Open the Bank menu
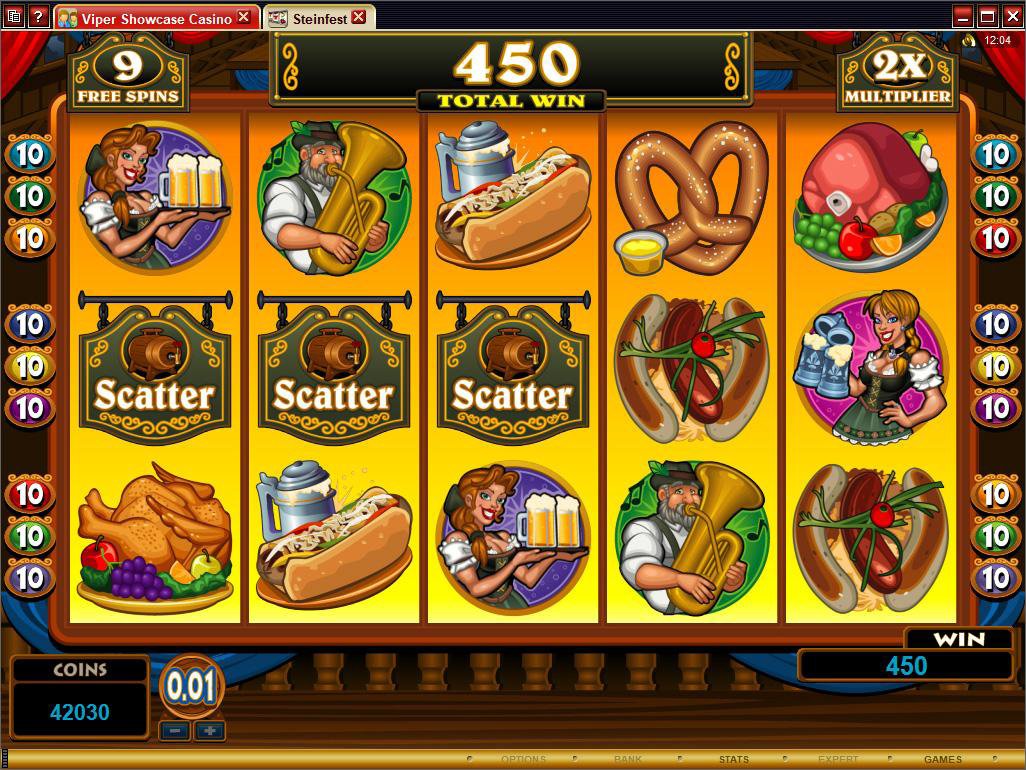This screenshot has height=770, width=1026. click(628, 760)
